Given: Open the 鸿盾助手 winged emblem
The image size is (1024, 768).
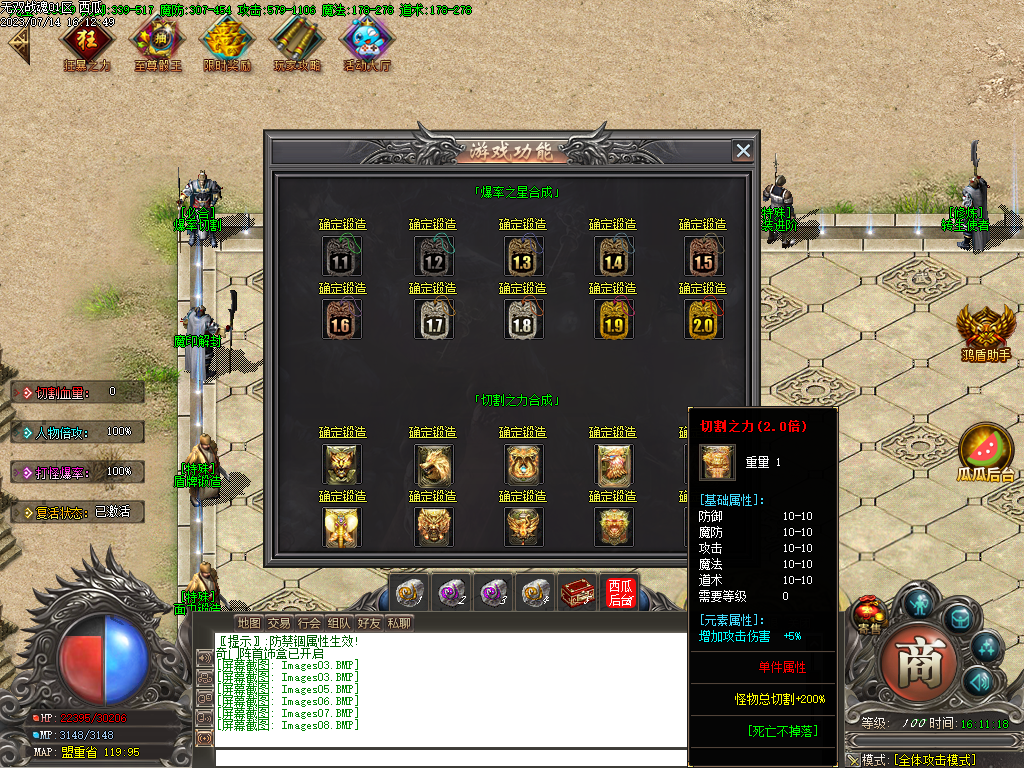Looking at the screenshot, I should 985,328.
